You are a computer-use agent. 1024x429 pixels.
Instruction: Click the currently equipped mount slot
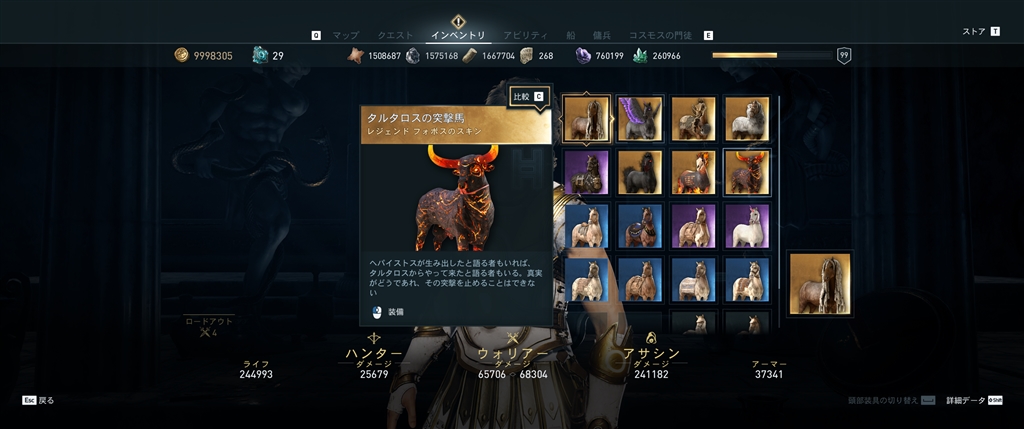point(820,283)
